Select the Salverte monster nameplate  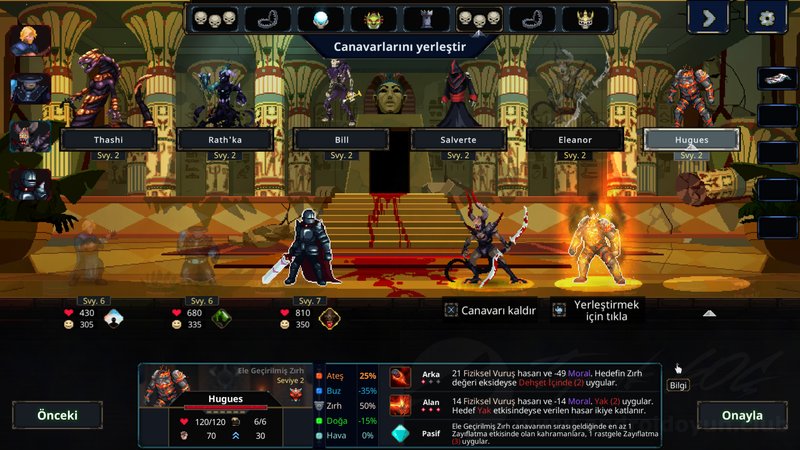(x=458, y=140)
